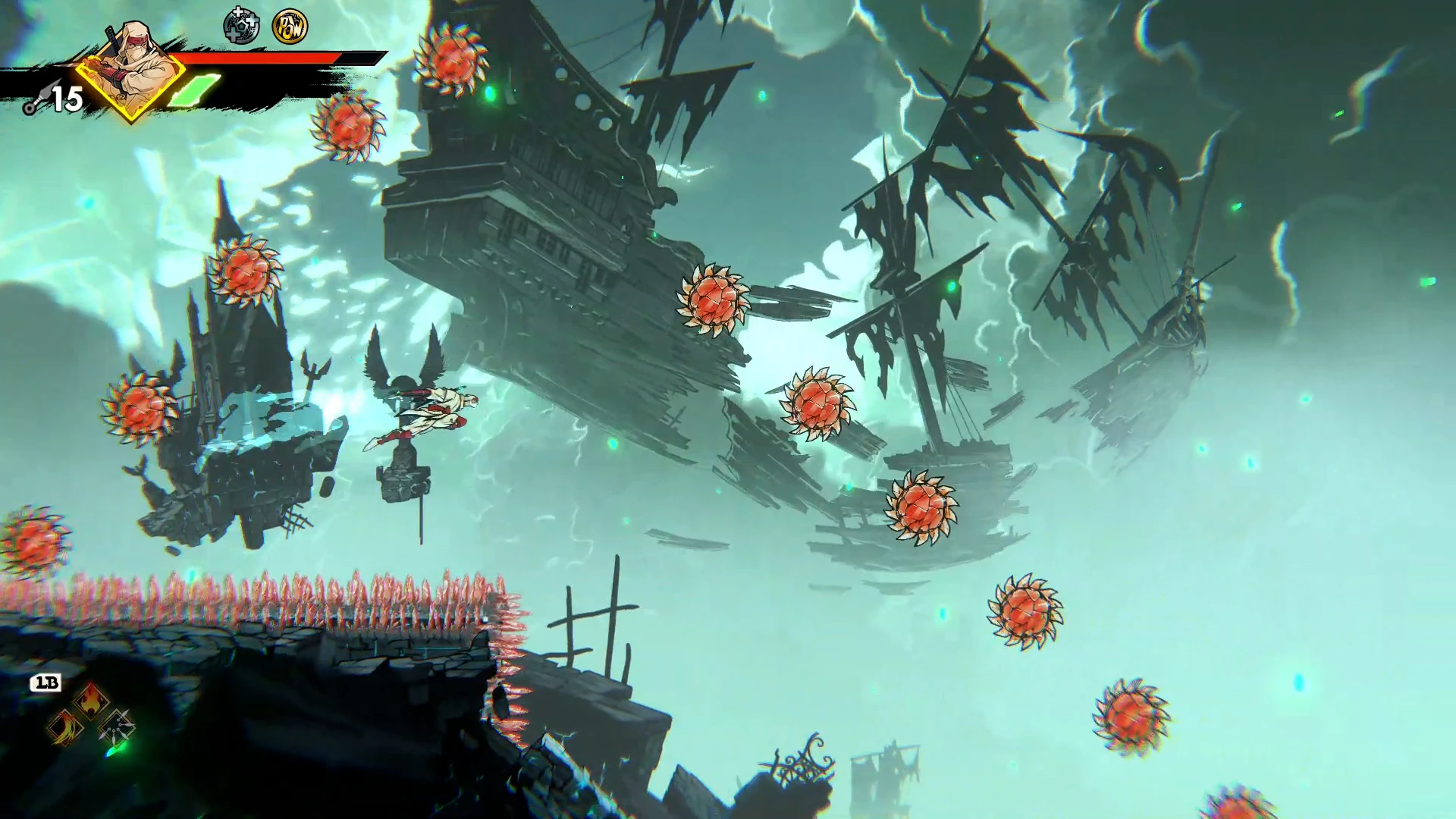Viewport: 1456px width, 819px height.
Task: Click the gold POW amulet icon
Action: pos(290,27)
